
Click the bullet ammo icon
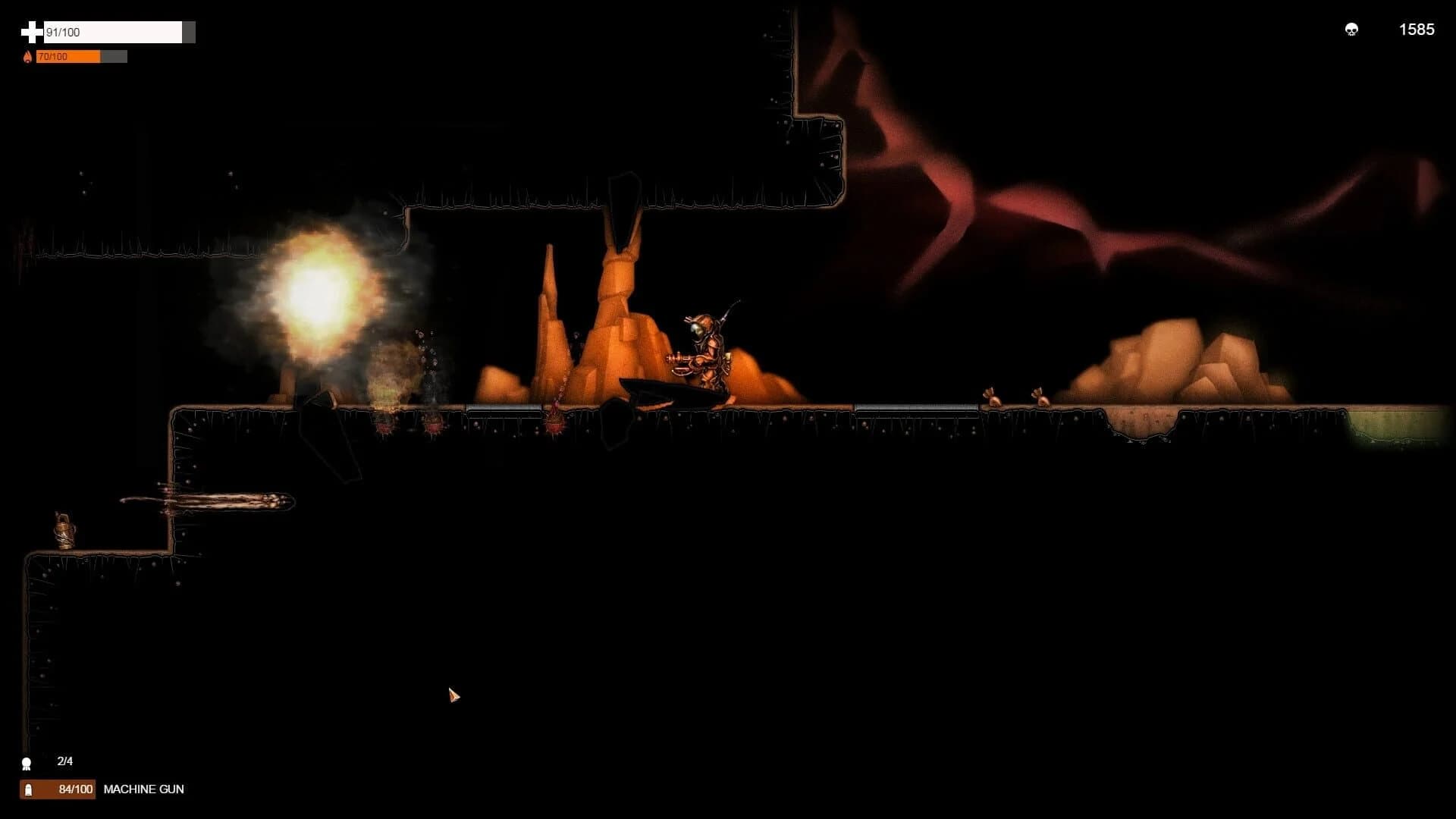pyautogui.click(x=28, y=789)
